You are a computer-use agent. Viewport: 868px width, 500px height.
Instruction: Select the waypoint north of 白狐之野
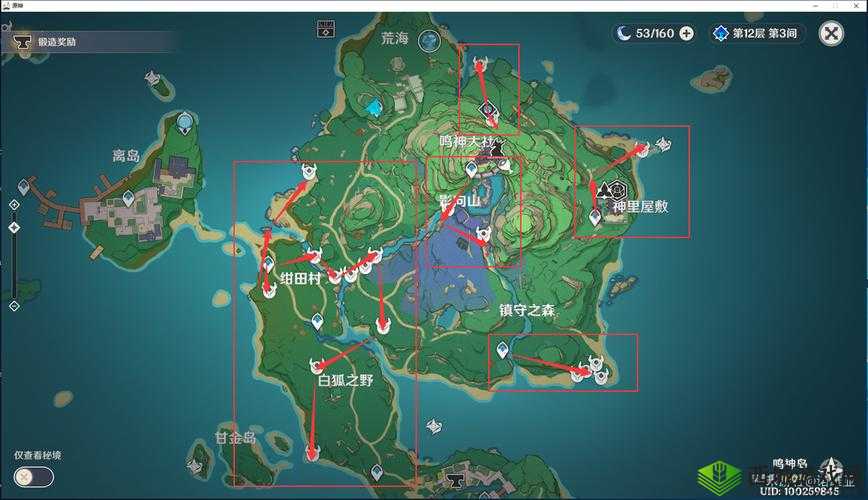coord(317,321)
